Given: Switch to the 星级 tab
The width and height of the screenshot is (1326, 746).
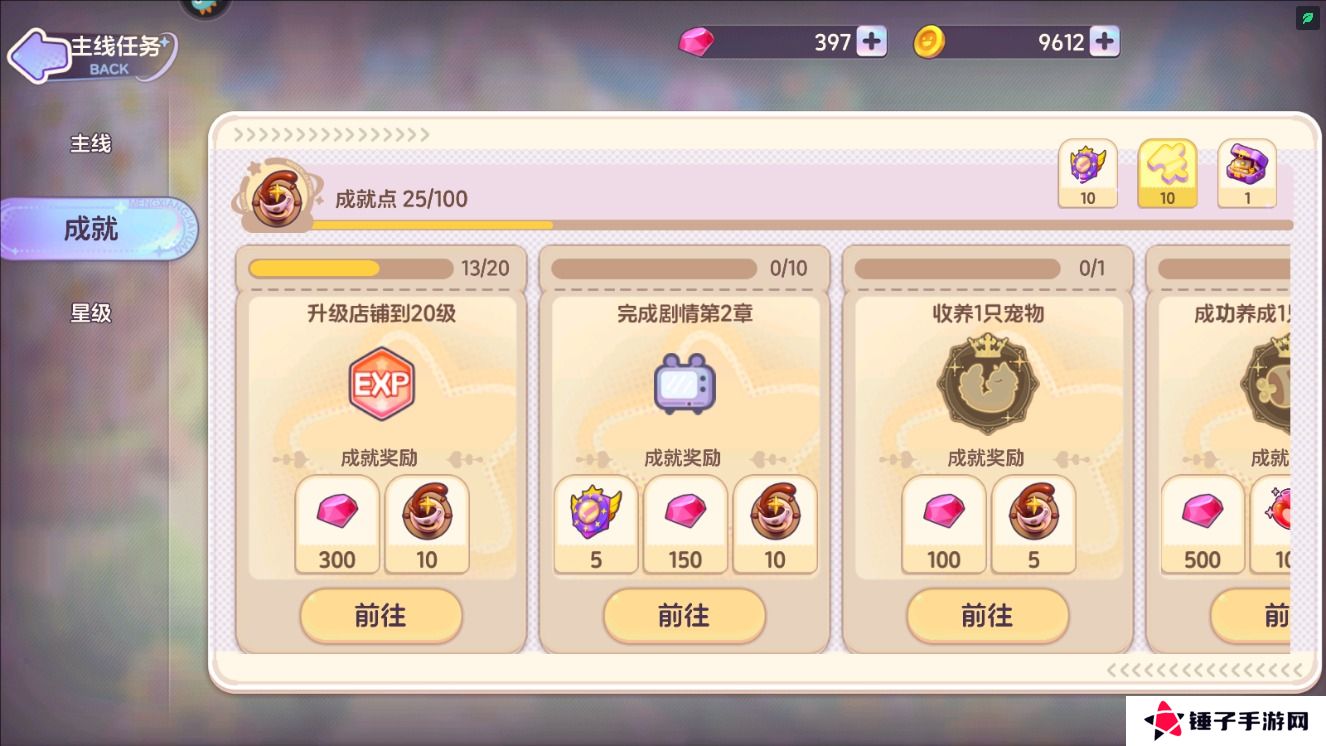Looking at the screenshot, I should [x=91, y=313].
